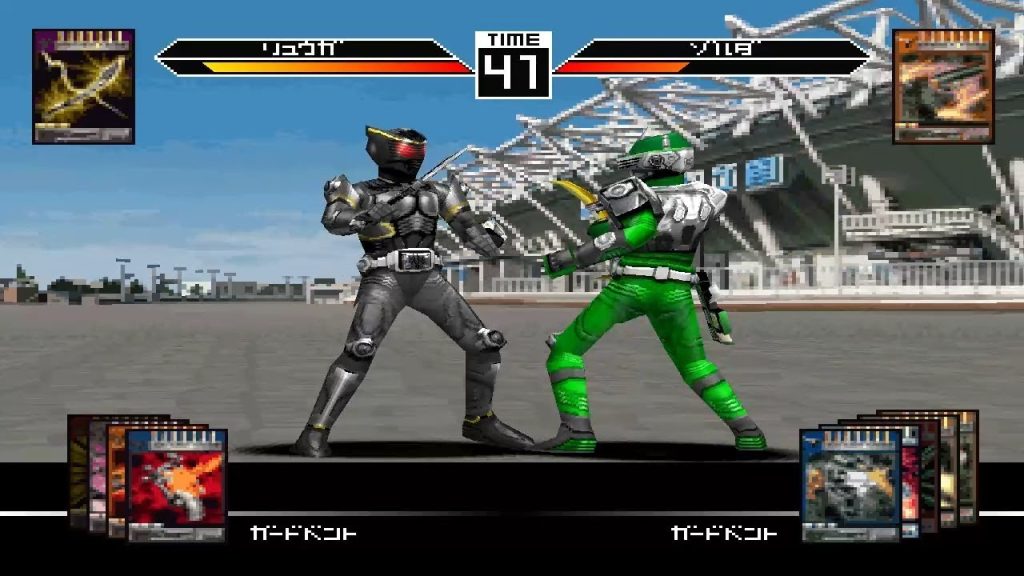Select Ryuga's golden sword card
1024x576 pixels.
83,86
